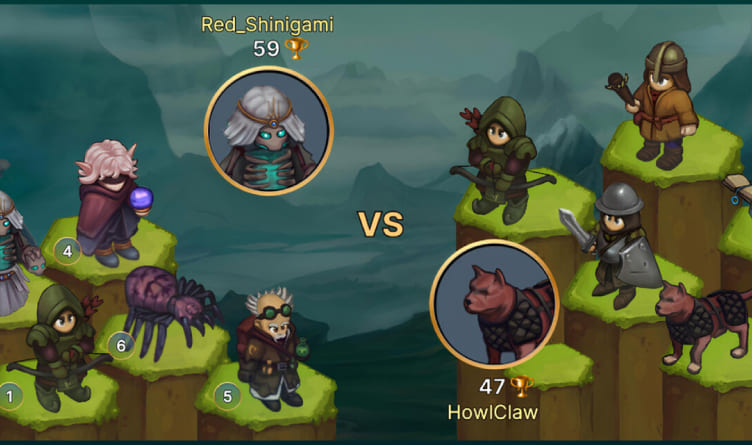Select the number 5 unit badge
Screen dimensions: 752x445
tap(227, 396)
